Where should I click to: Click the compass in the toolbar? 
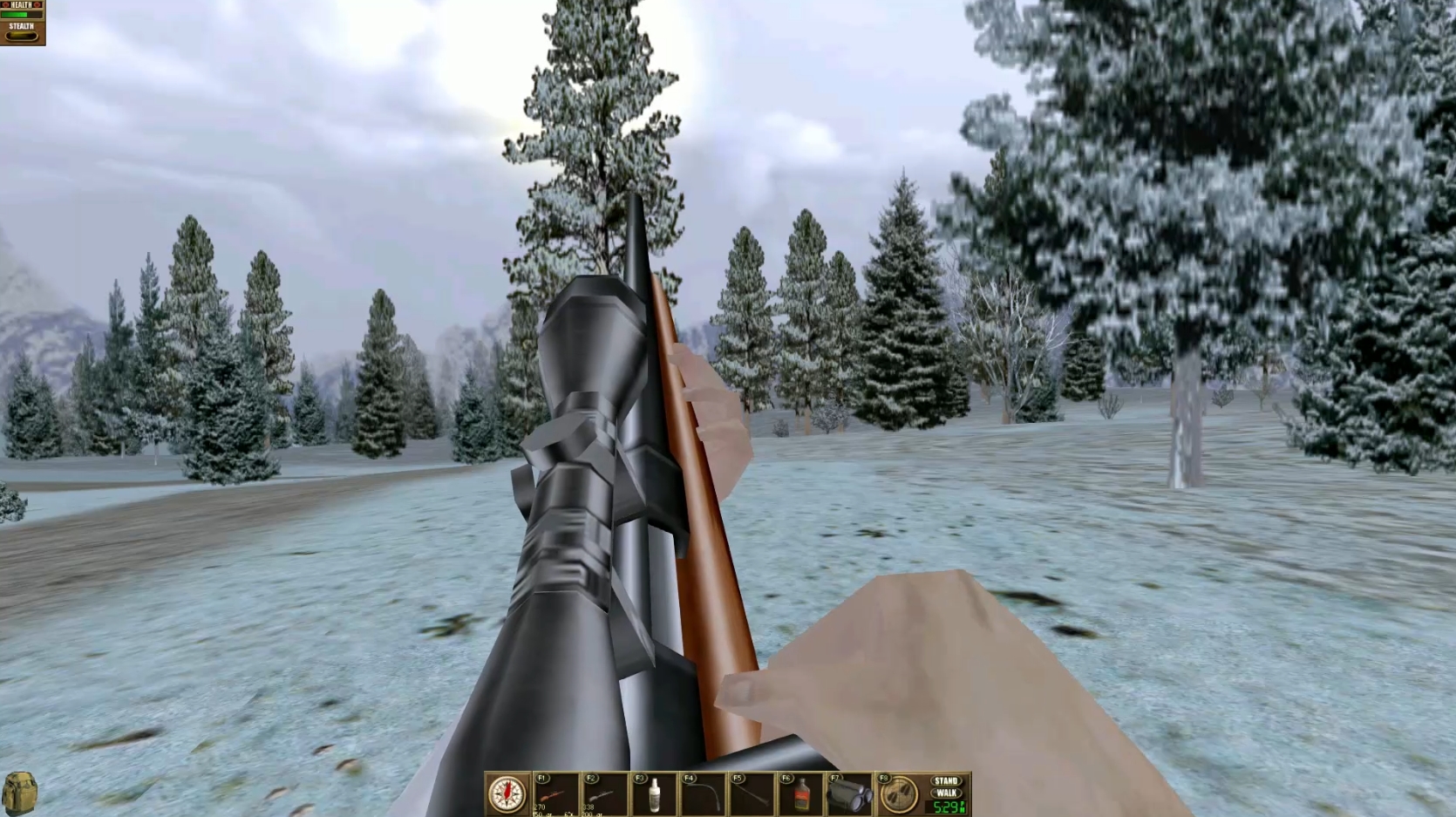point(507,793)
